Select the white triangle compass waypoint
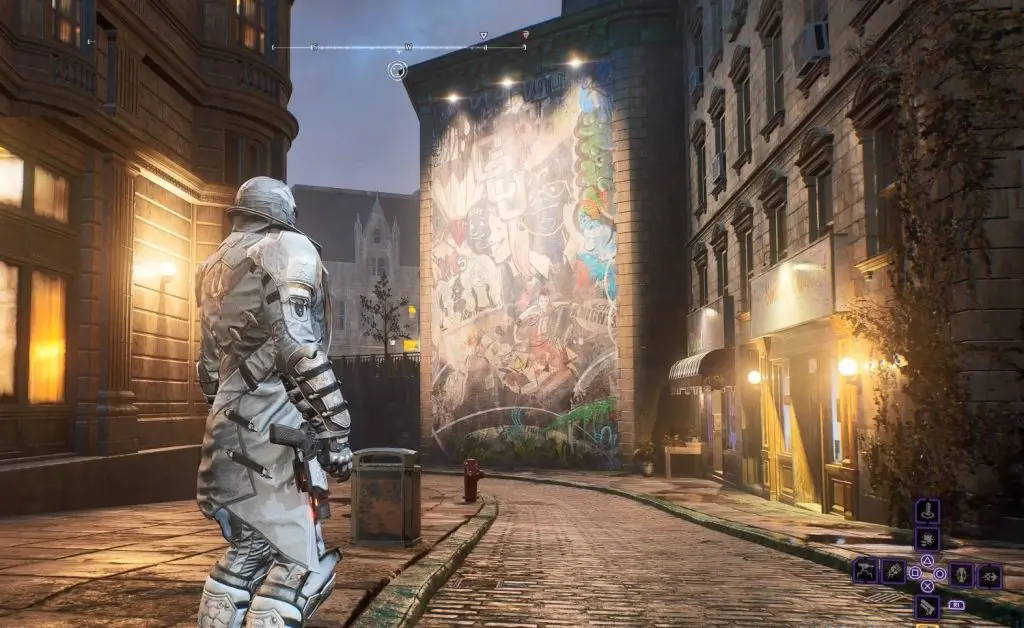This screenshot has width=1024, height=628. click(x=484, y=36)
